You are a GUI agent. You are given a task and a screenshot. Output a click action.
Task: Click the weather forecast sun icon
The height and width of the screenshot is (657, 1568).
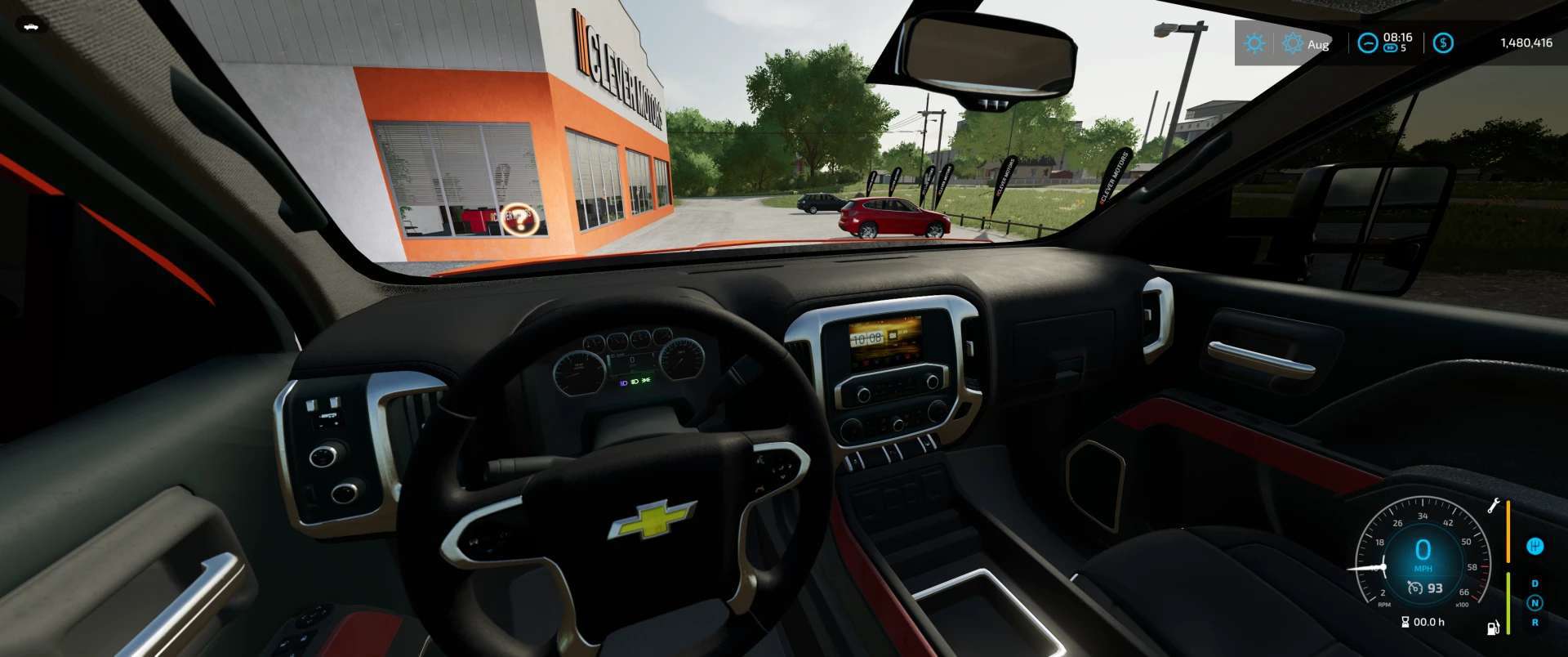(x=1293, y=43)
